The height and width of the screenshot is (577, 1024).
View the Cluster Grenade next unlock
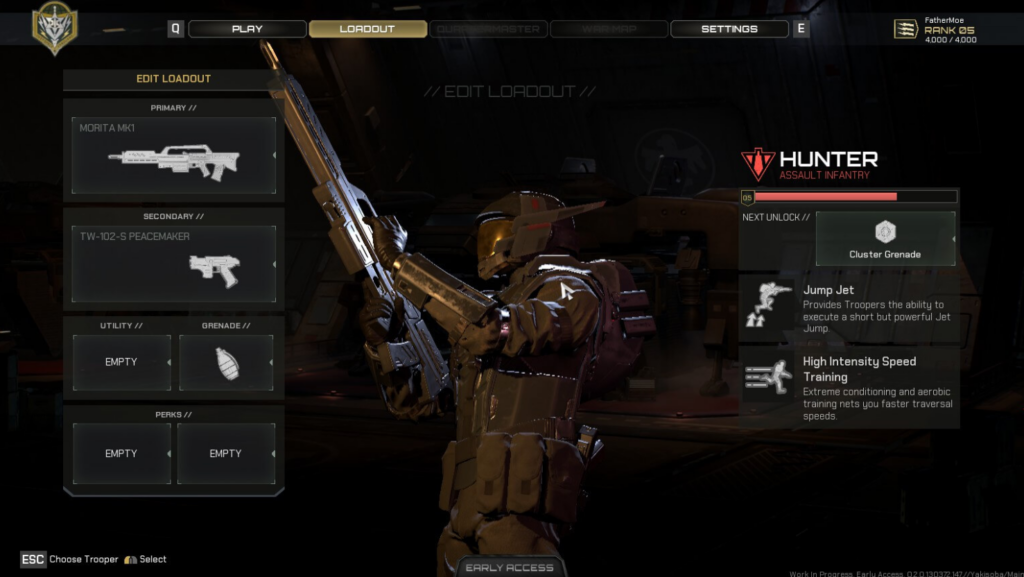[885, 238]
